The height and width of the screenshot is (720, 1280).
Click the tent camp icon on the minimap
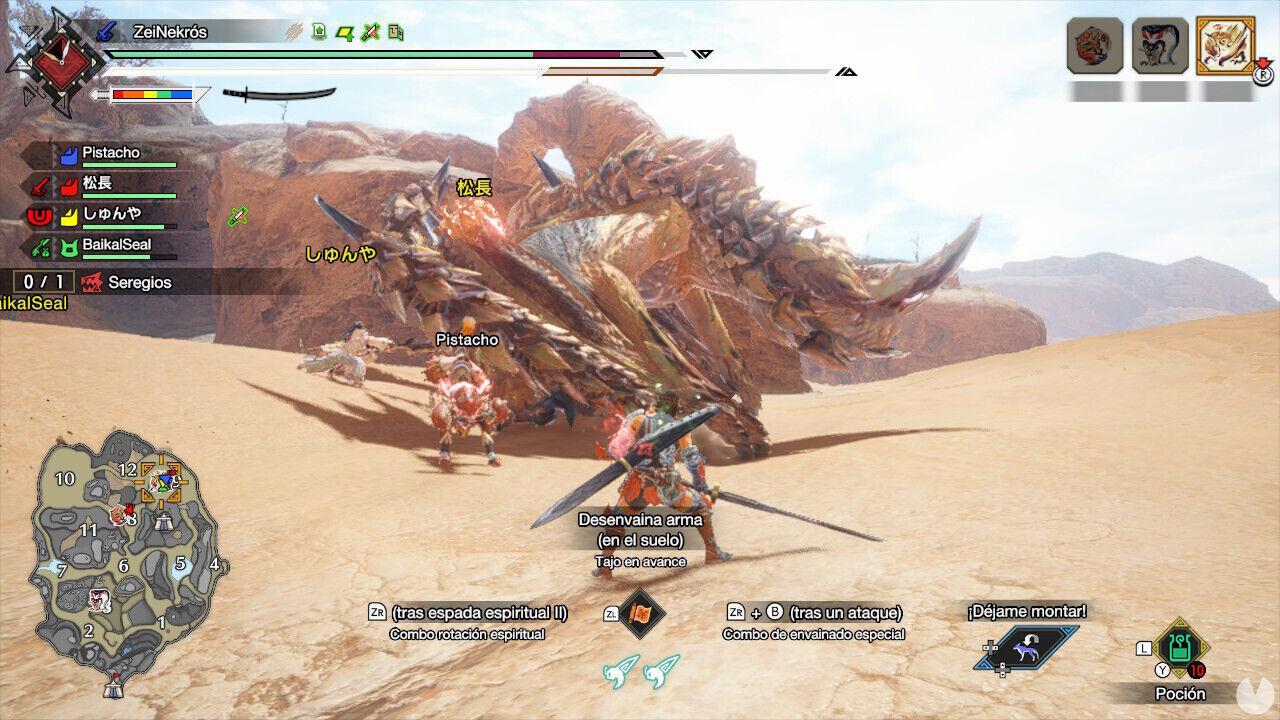coord(164,523)
